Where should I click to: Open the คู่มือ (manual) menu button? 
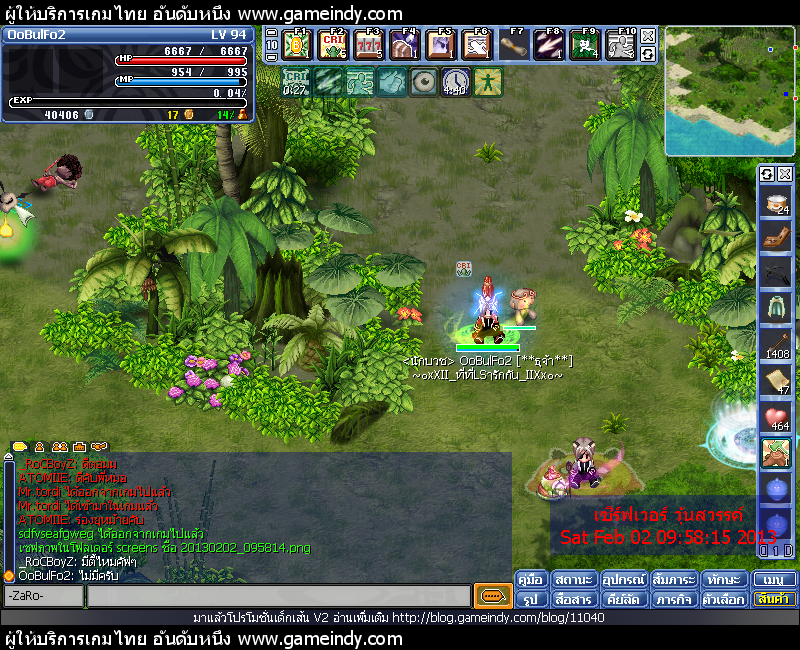pyautogui.click(x=531, y=580)
